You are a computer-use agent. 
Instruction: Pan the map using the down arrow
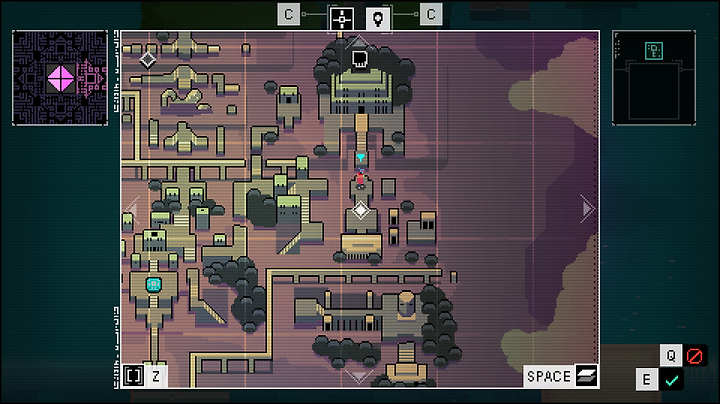pos(360,376)
